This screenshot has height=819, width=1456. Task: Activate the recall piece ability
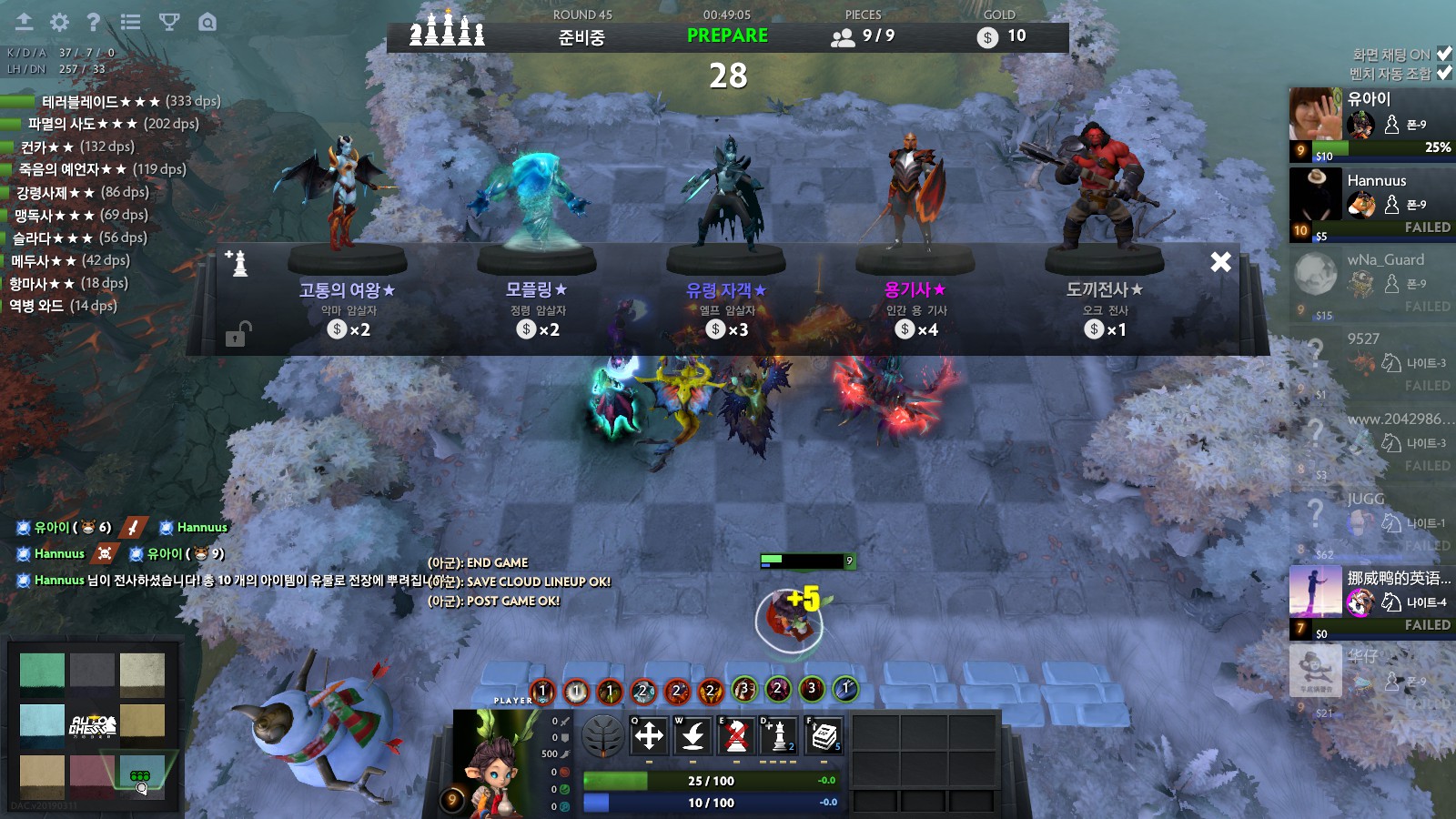point(693,735)
